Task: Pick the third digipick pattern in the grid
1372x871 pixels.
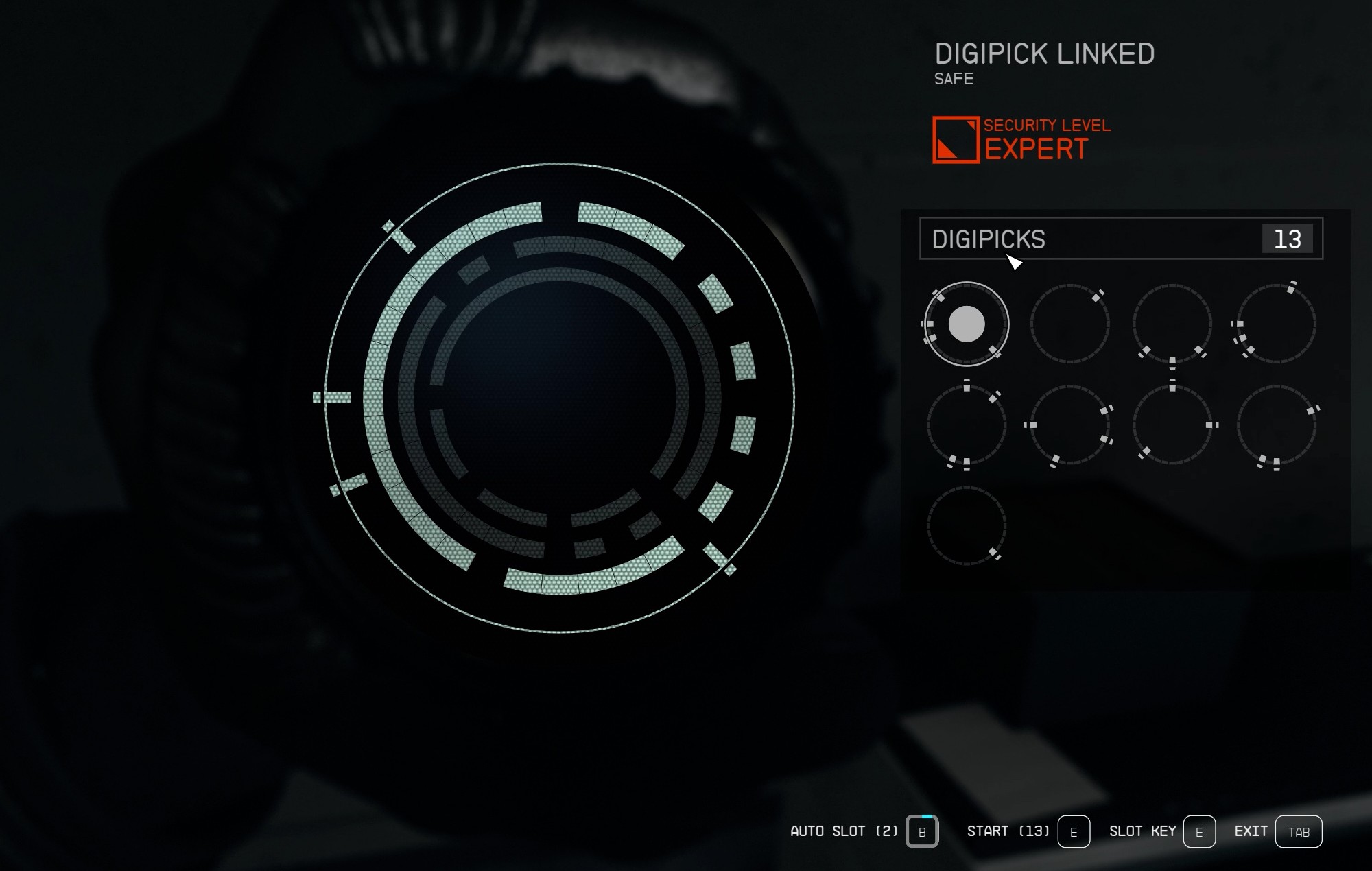Action: [1170, 324]
